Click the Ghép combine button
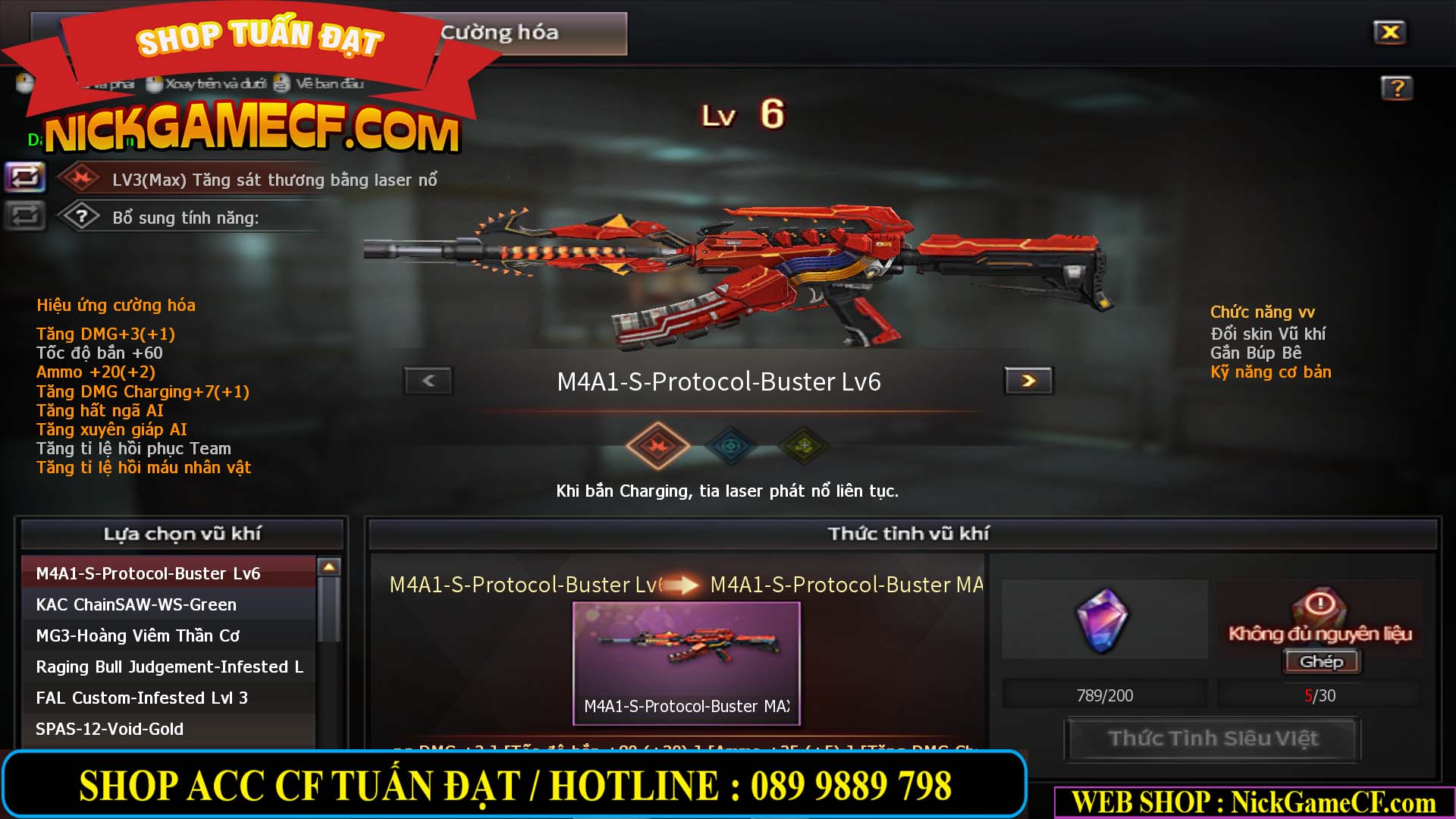 click(x=1321, y=661)
